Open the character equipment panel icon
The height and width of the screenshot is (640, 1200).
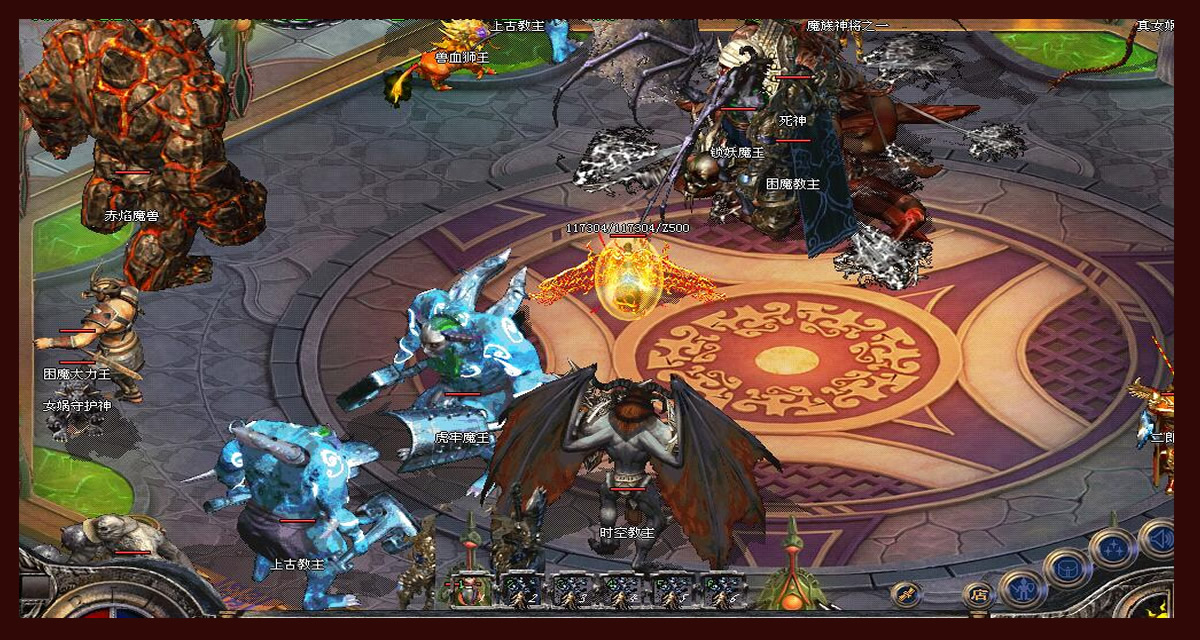tap(1022, 588)
